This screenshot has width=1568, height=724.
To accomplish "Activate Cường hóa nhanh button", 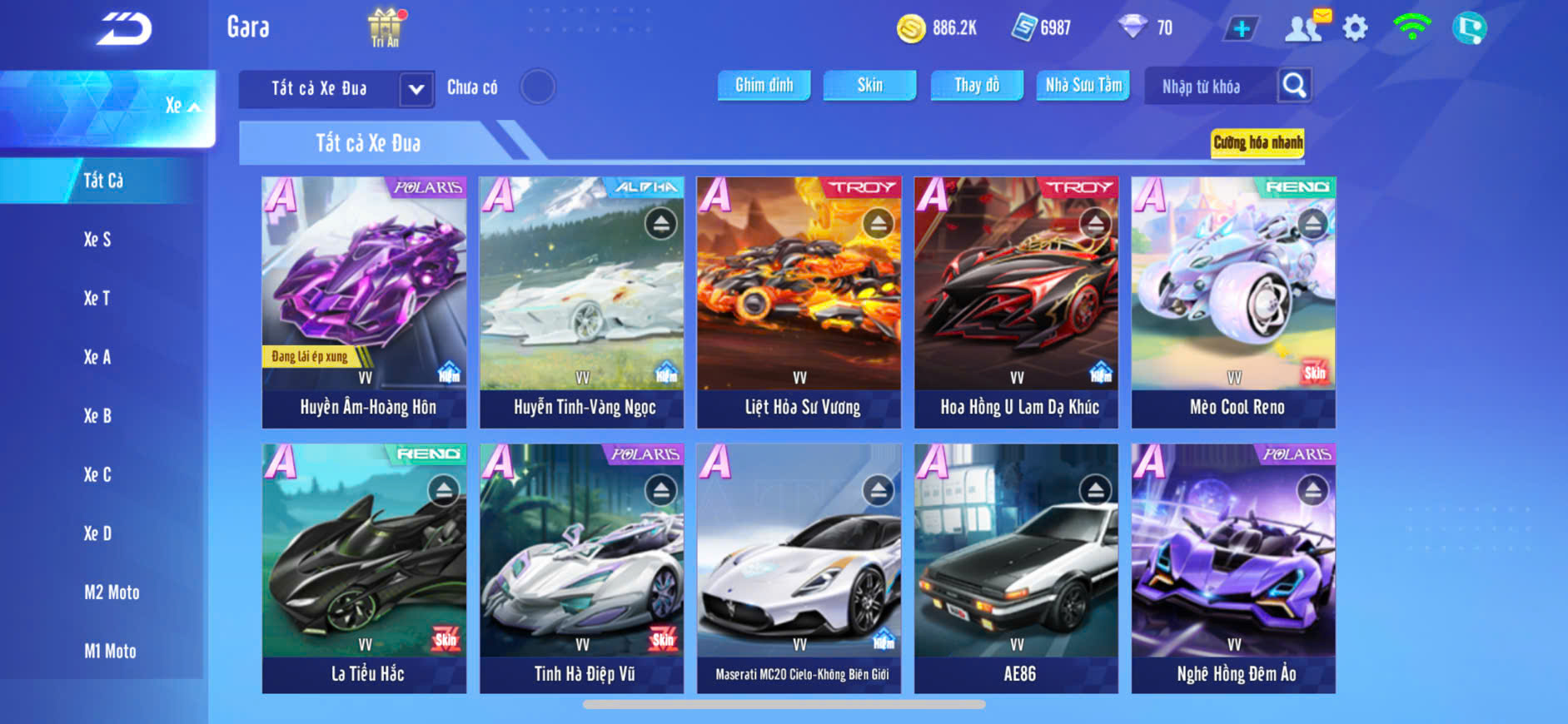I will (1257, 143).
